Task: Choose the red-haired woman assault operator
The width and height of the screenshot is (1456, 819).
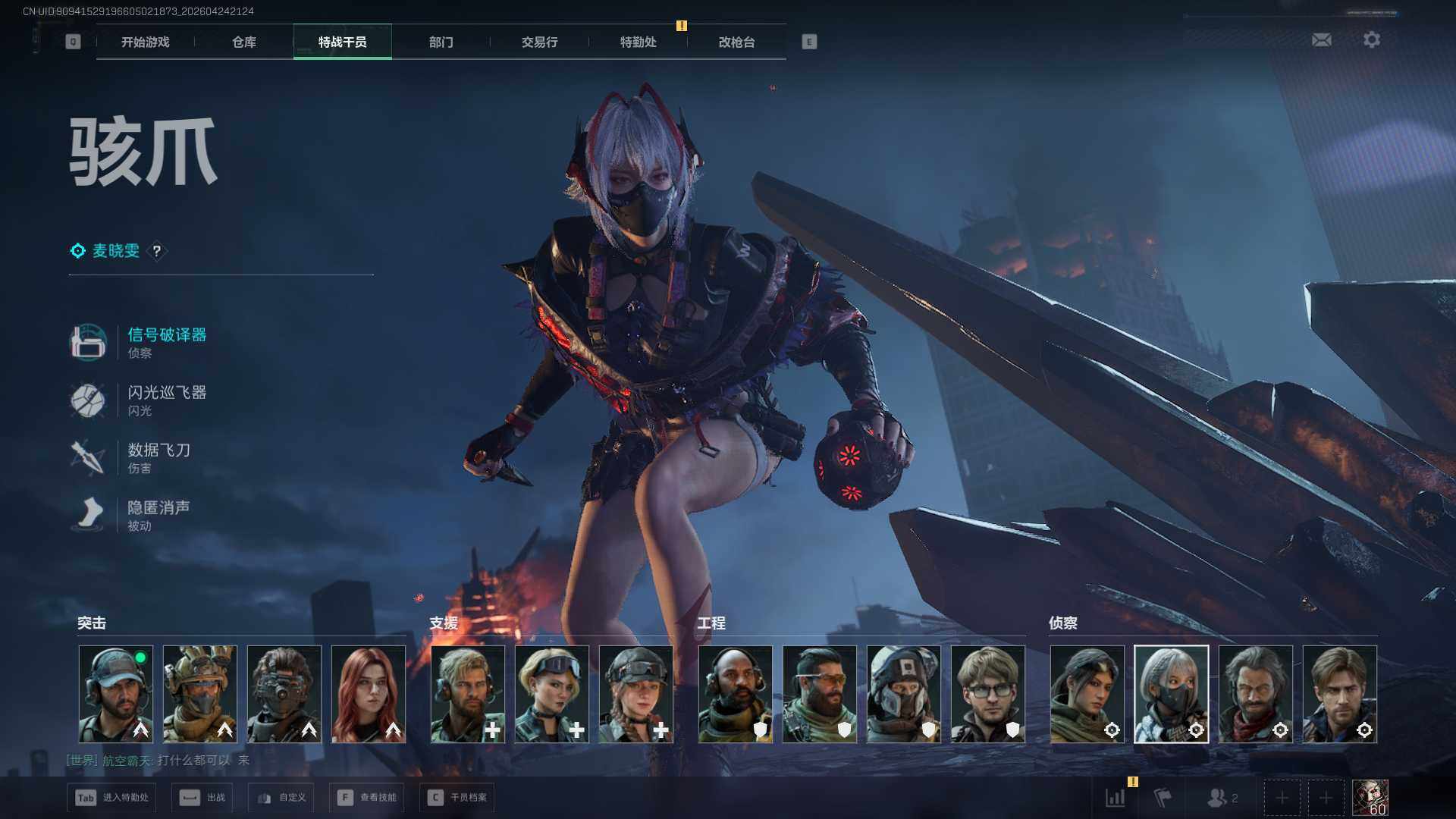Action: point(369,694)
